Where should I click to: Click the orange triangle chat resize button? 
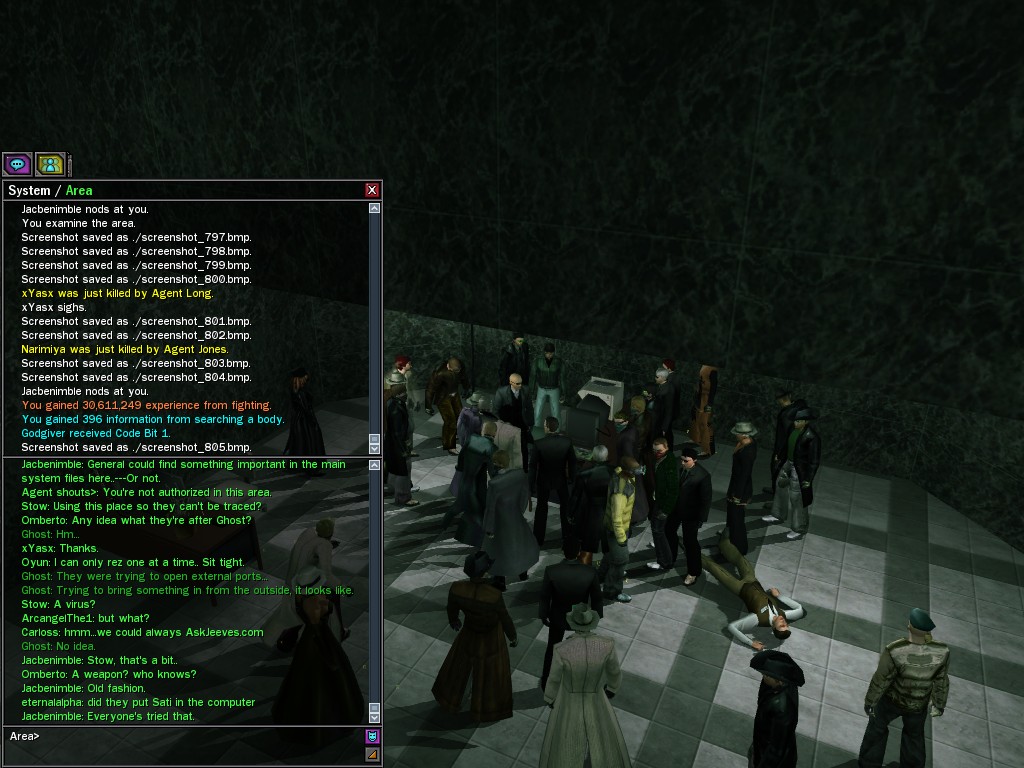click(x=373, y=755)
